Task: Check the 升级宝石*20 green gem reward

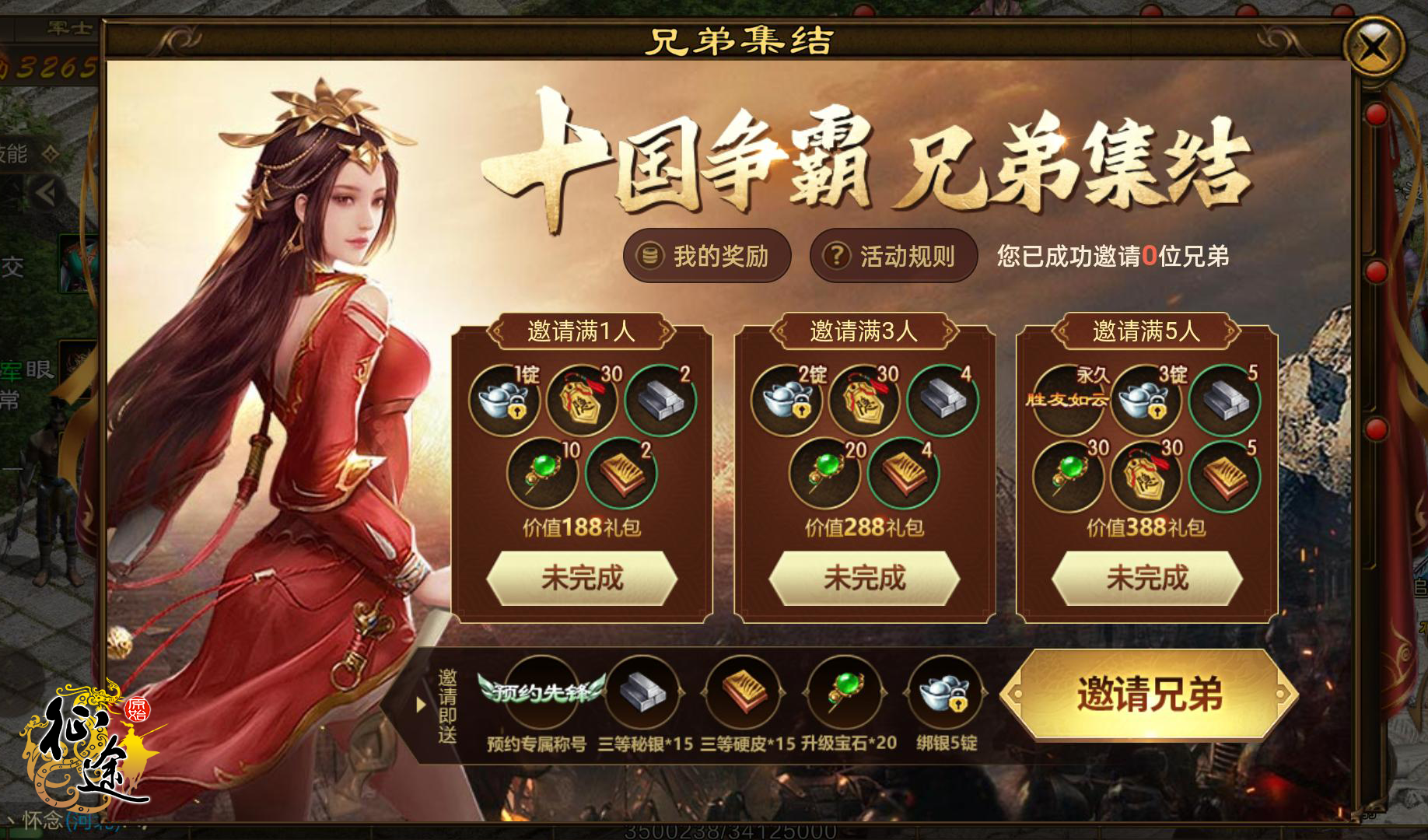Action: [x=845, y=691]
